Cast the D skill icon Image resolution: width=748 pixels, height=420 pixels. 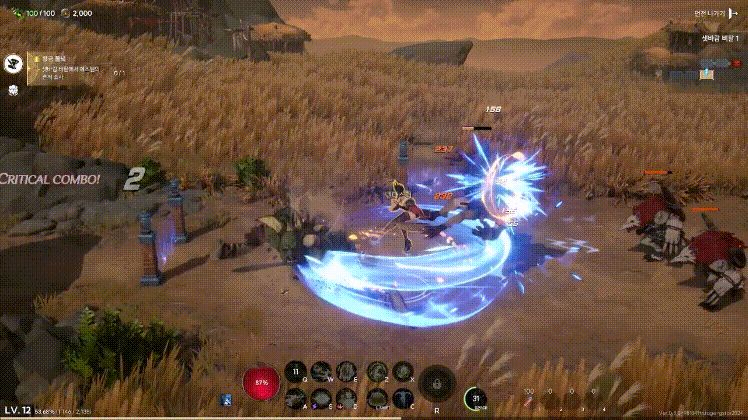coord(346,398)
